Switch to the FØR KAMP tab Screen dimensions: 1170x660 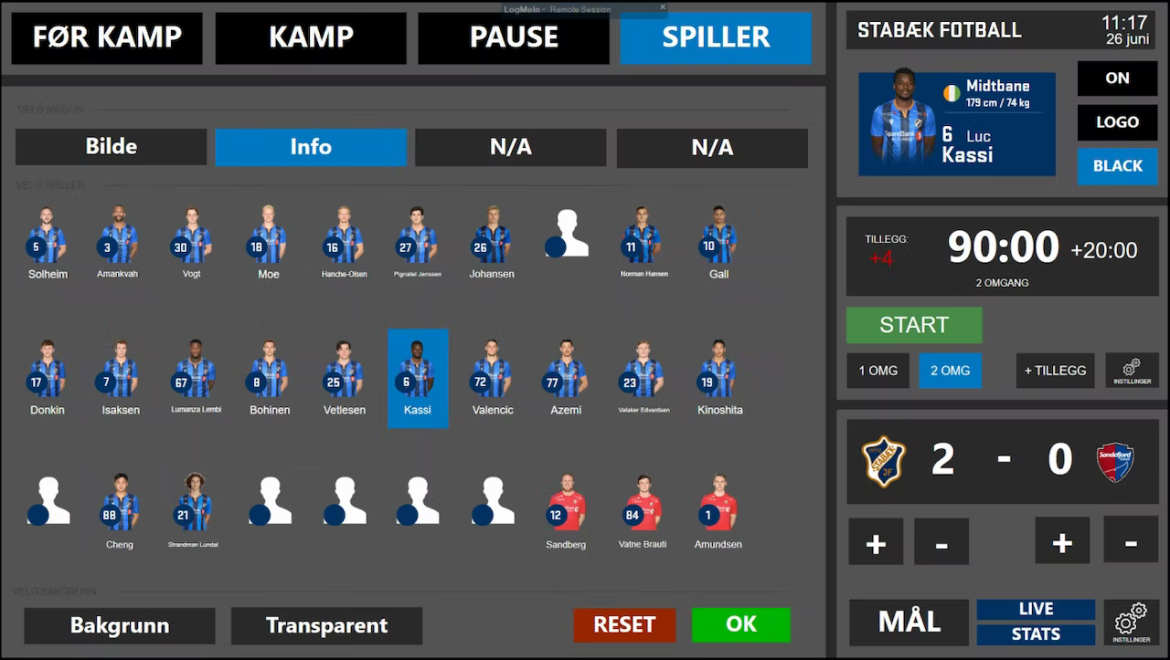tap(107, 38)
